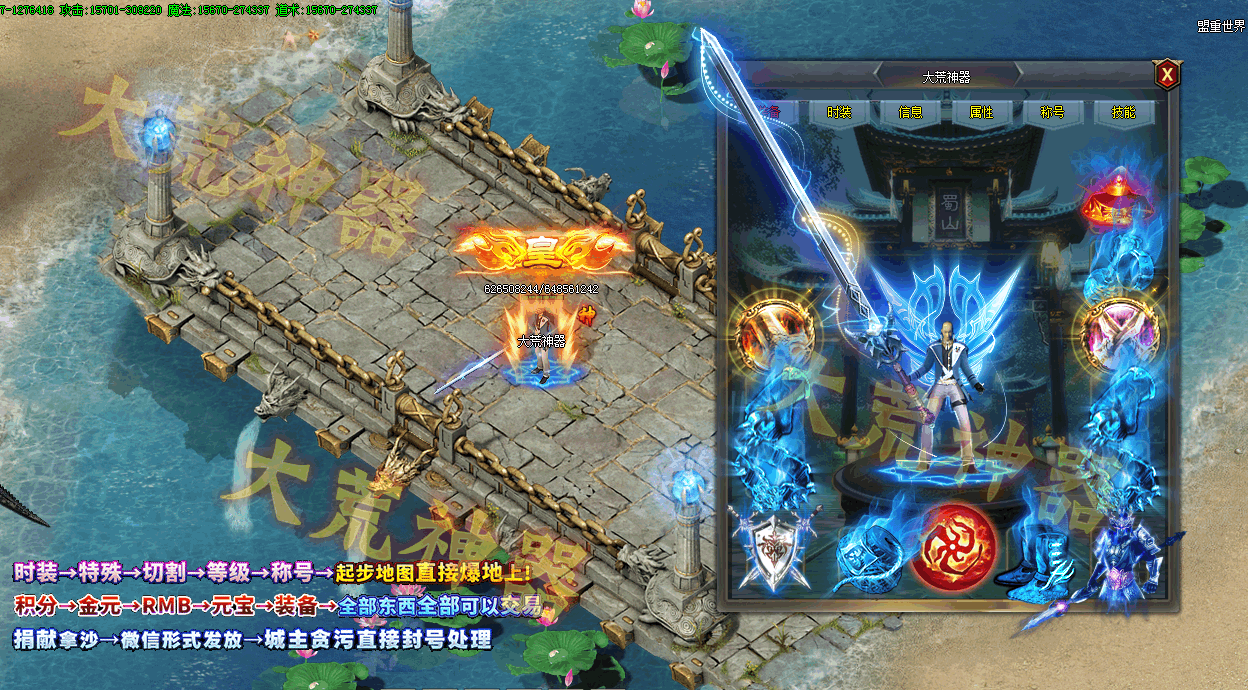Close the 大荒神器 character panel
This screenshot has height=690, width=1248.
[1166, 75]
